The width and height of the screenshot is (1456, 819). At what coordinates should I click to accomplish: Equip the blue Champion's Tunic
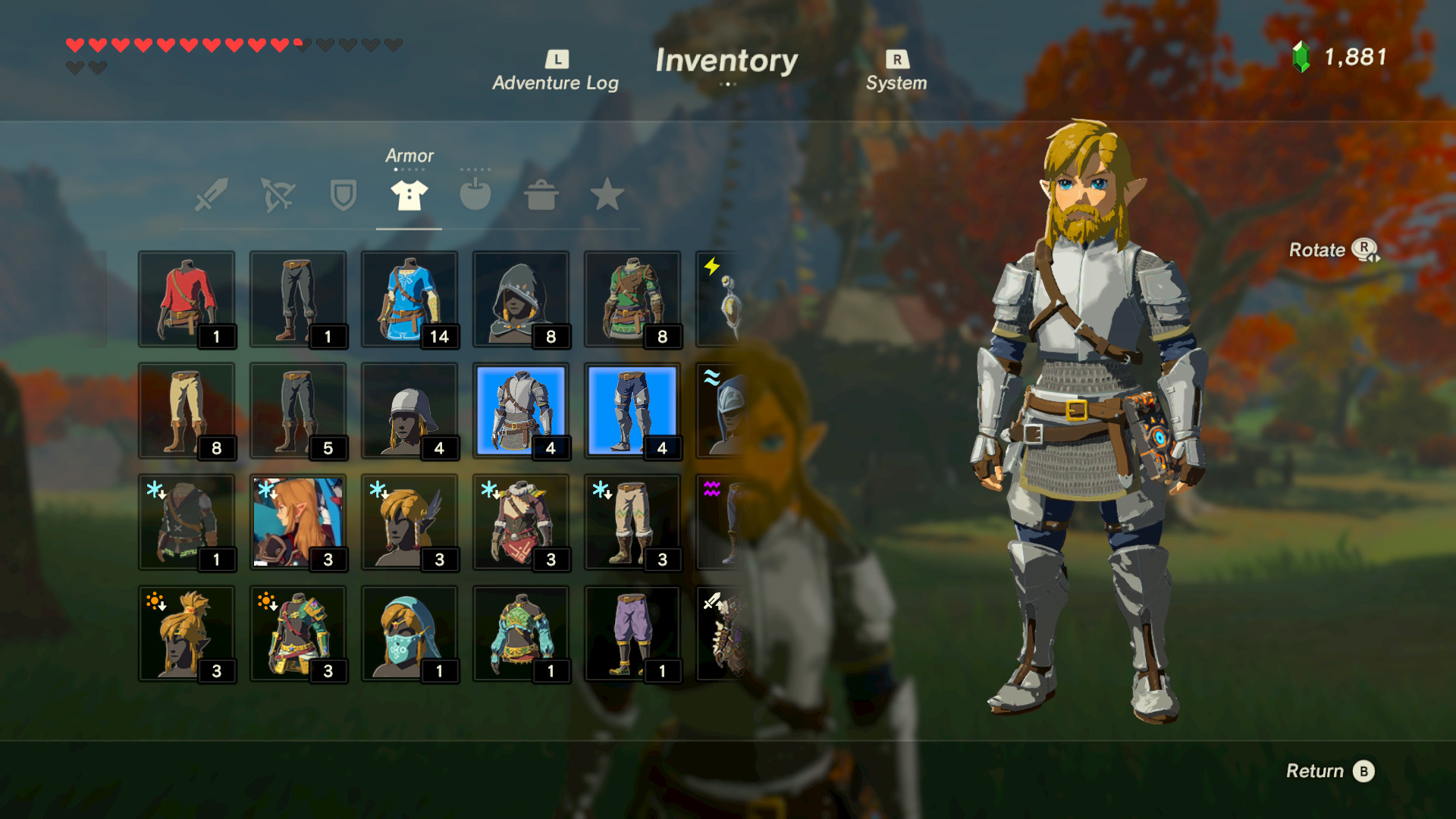[409, 300]
